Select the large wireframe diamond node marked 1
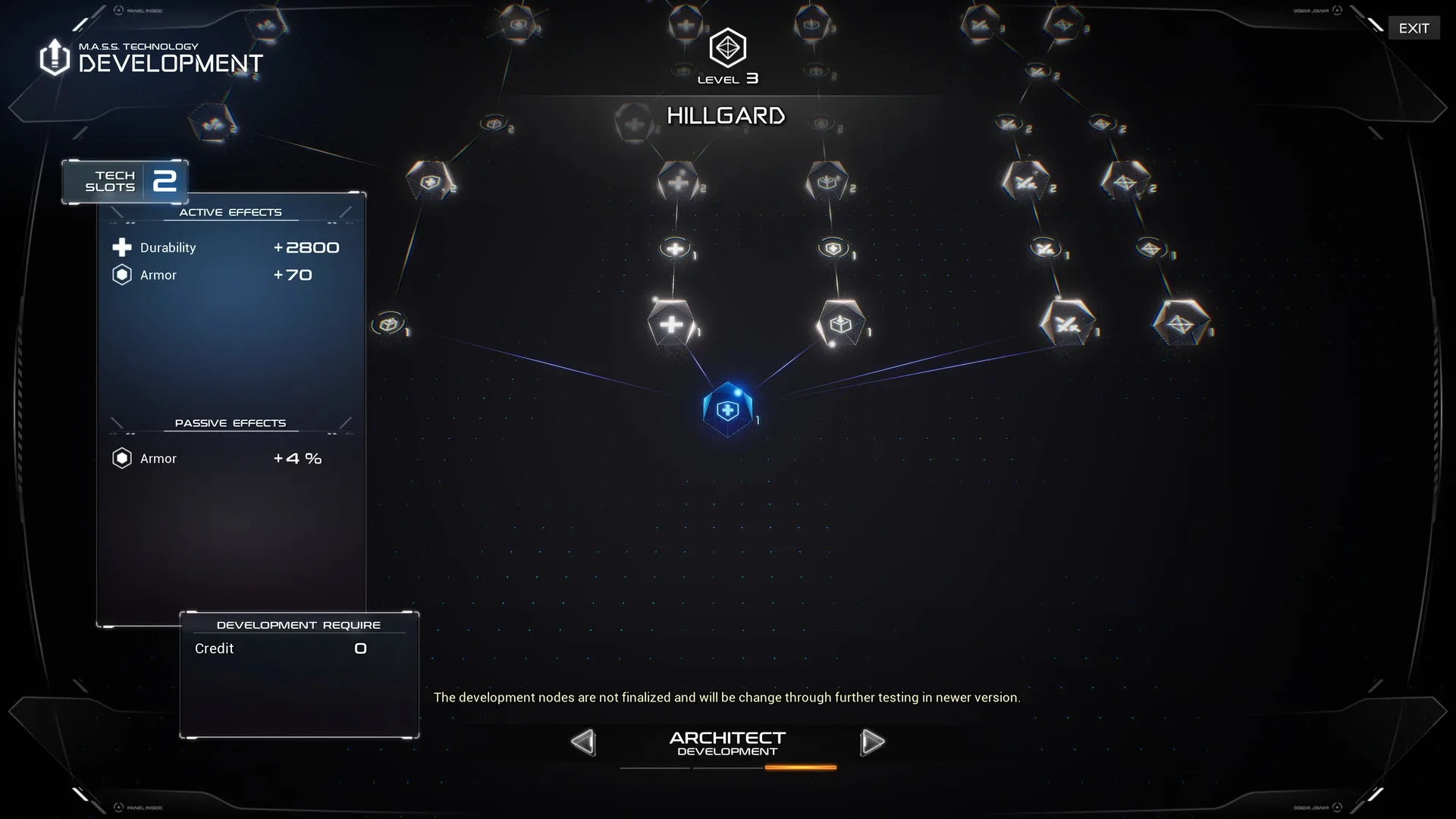Viewport: 1456px width, 819px height. [x=1180, y=325]
